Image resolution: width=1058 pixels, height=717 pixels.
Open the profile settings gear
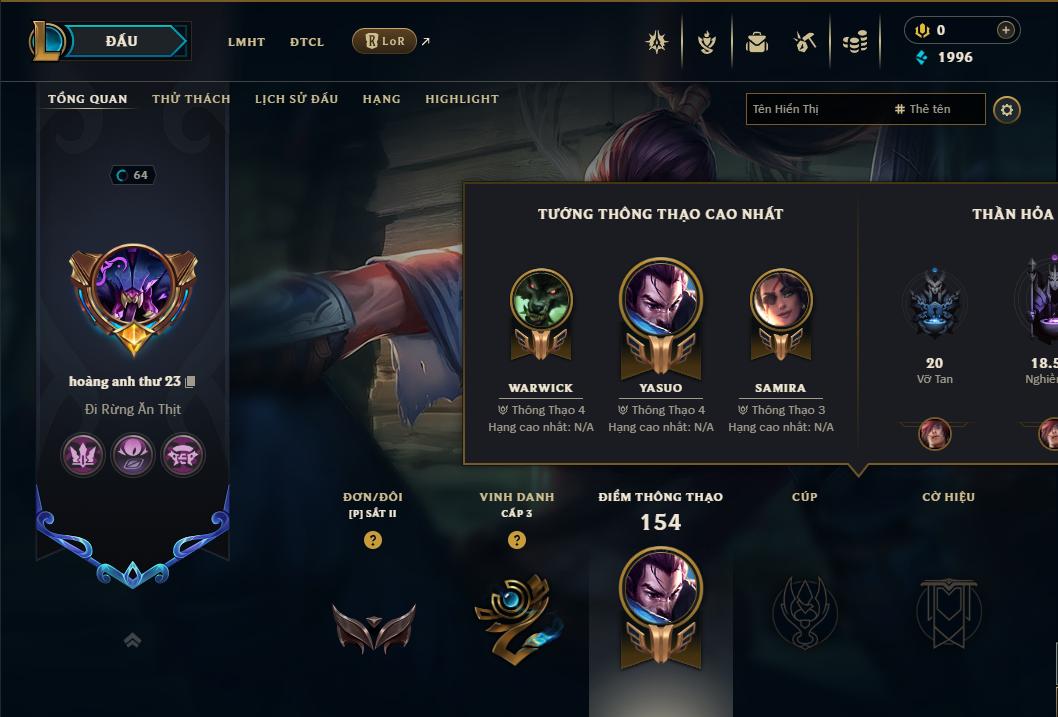(1007, 109)
